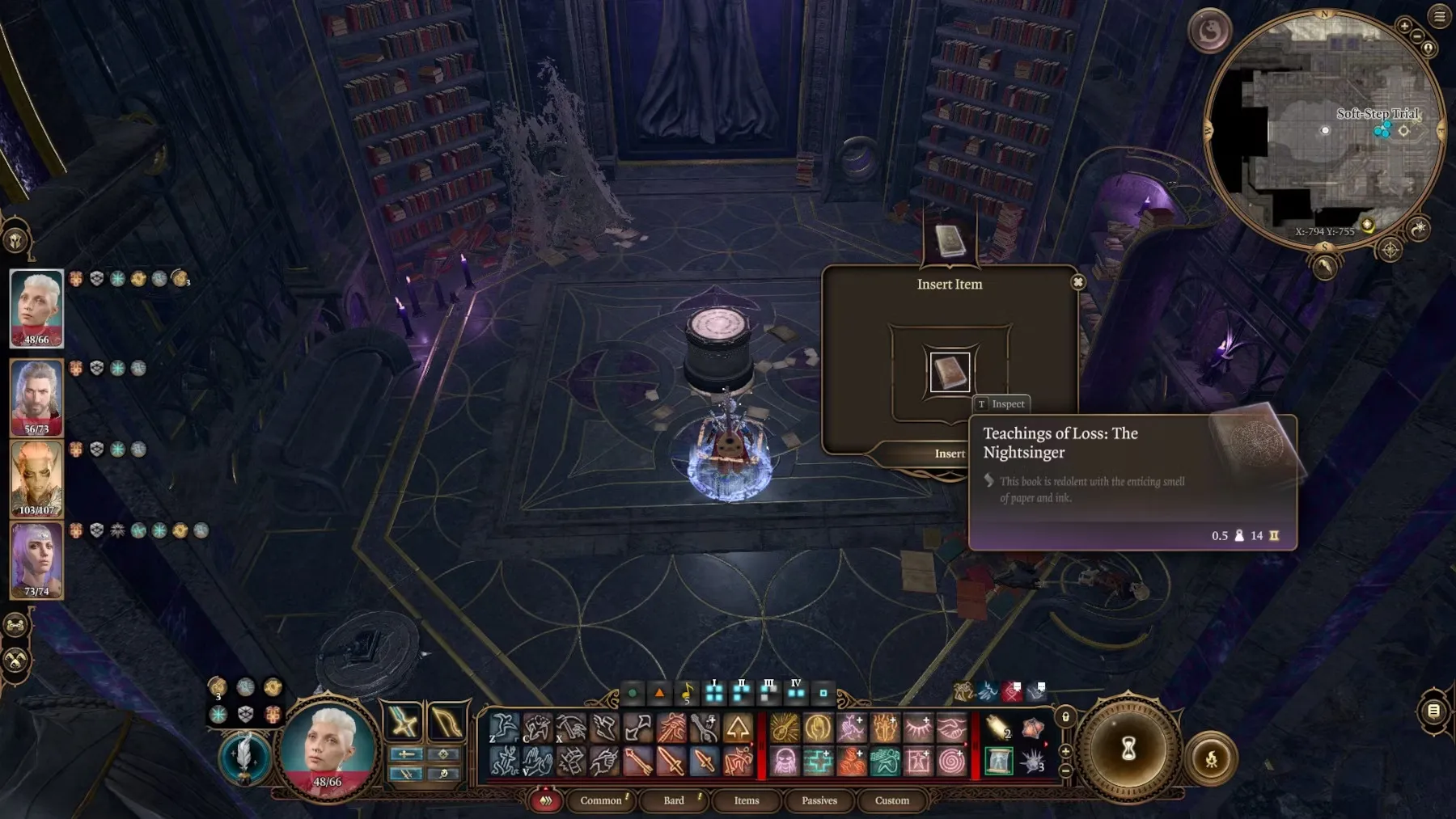Switch to the Bard hotbar tab
Image resolution: width=1456 pixels, height=819 pixels.
point(674,800)
